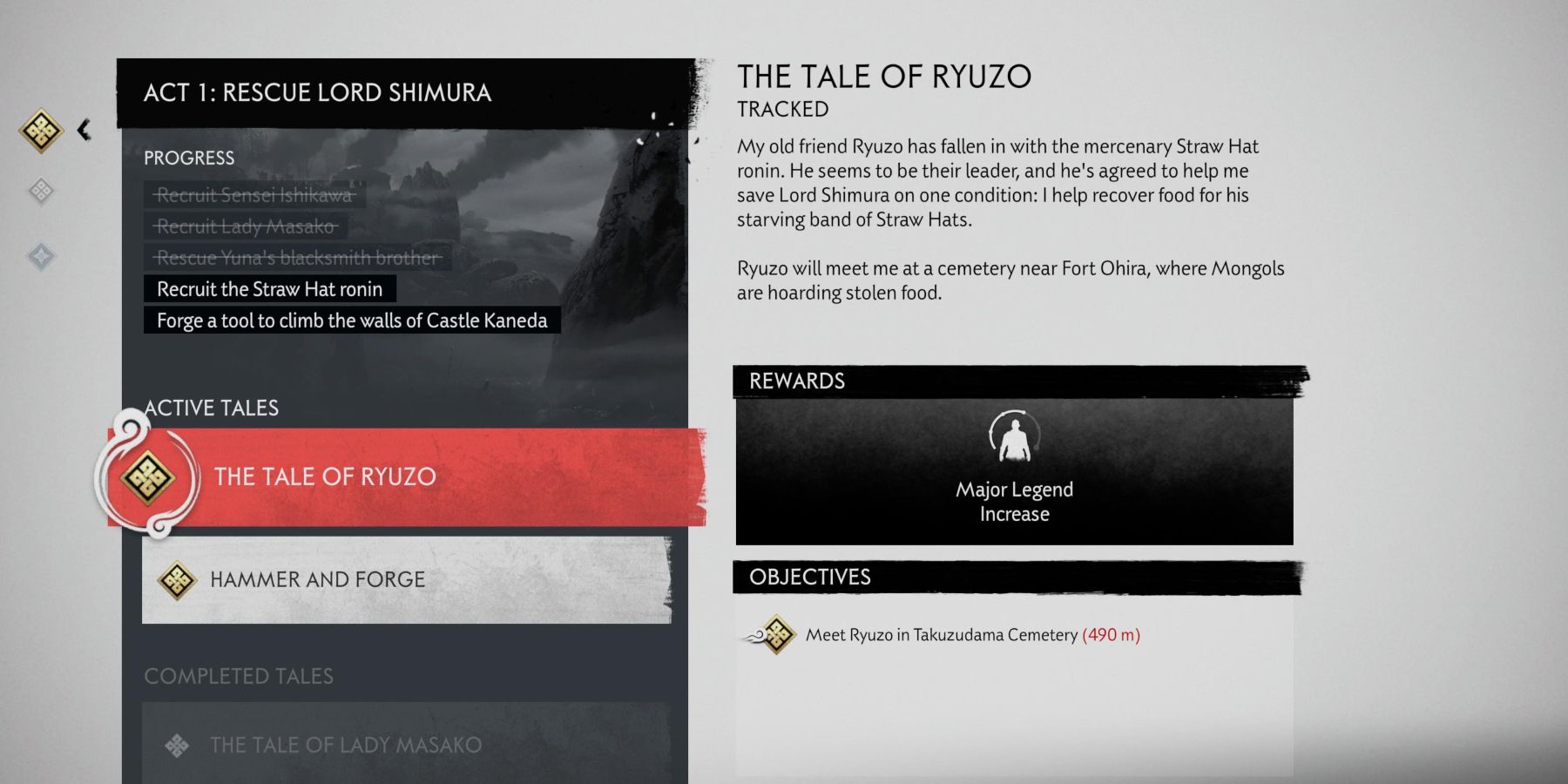Click the crest icon beside The Tale of Ryuzo
The width and height of the screenshot is (1568, 784).
pyautogui.click(x=148, y=476)
